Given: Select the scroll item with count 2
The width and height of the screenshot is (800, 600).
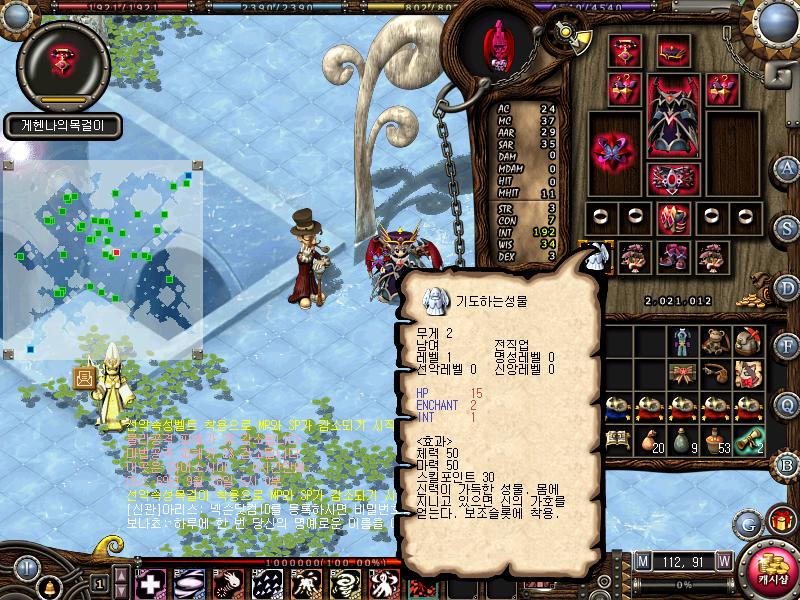Looking at the screenshot, I should (749, 439).
